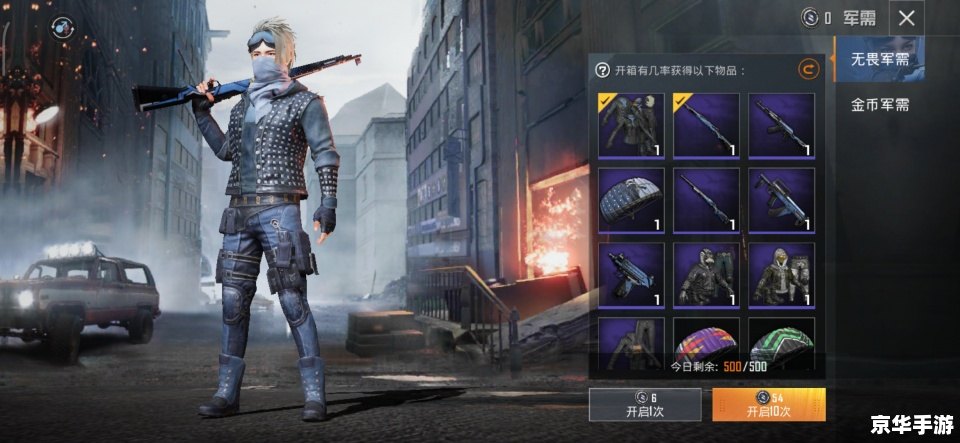Open one crate with 开启1次
Image resolution: width=960 pixels, height=443 pixels.
(x=645, y=404)
